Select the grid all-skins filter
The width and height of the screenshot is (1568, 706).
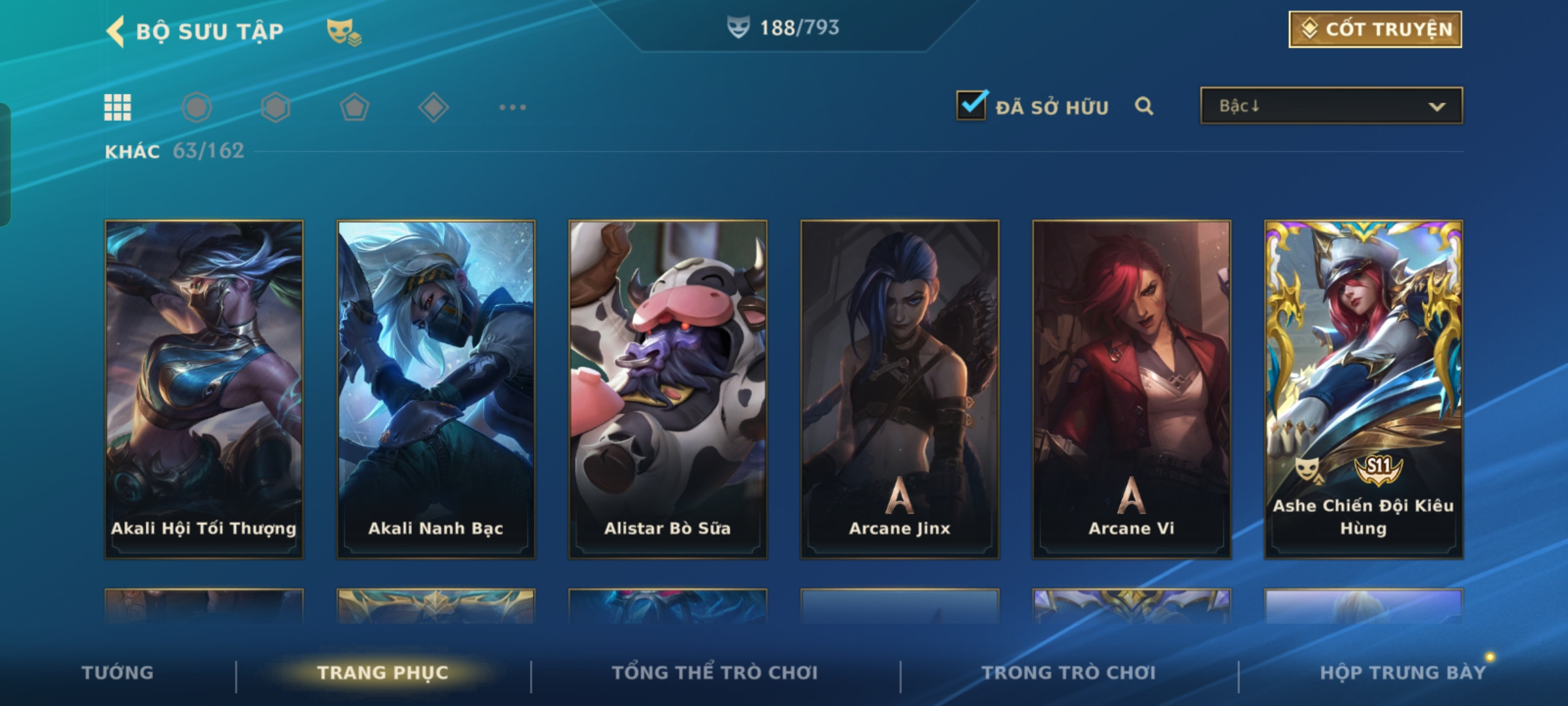(x=118, y=107)
